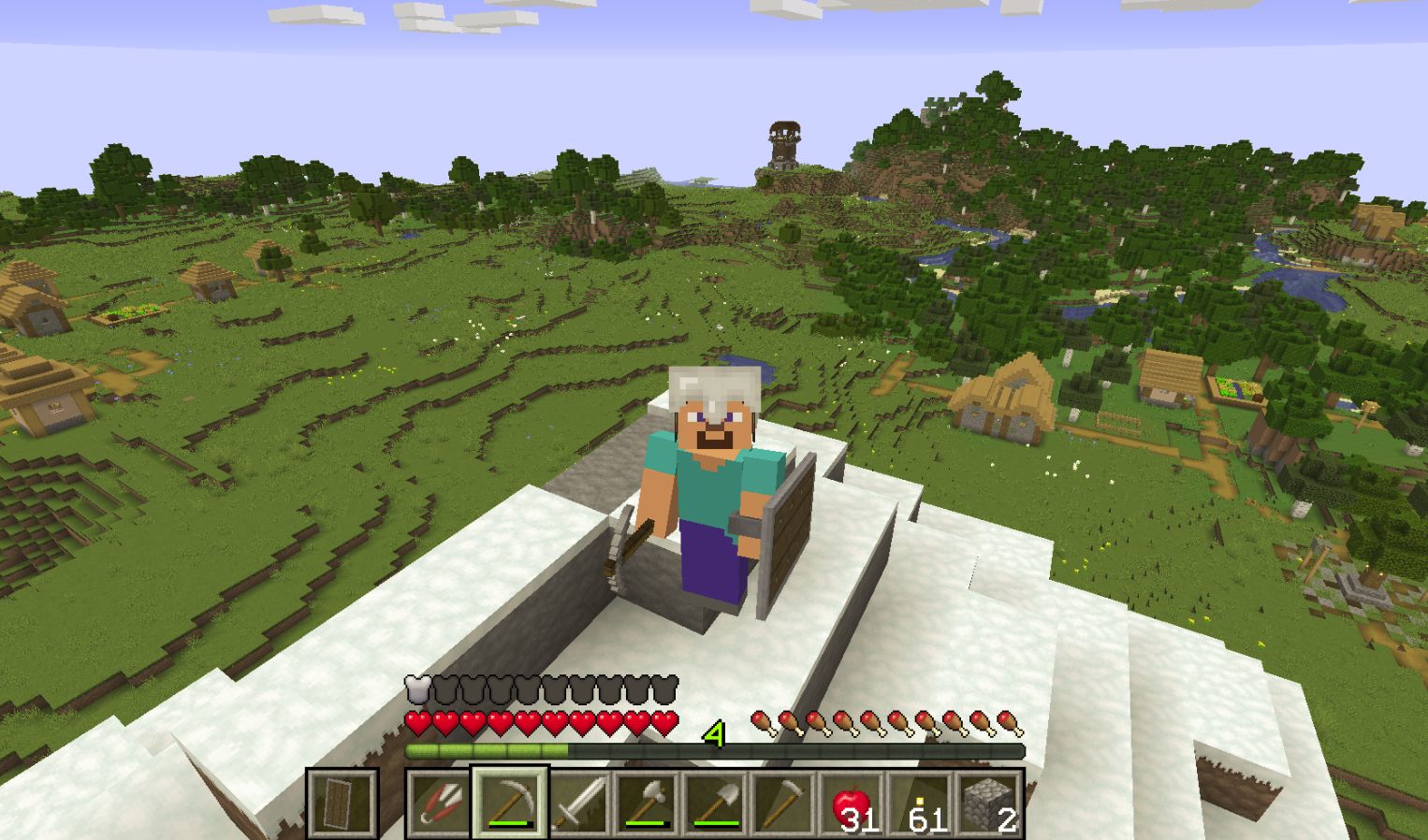Select the iron pickaxe in the hotbar
The height and width of the screenshot is (840, 1428).
[x=510, y=803]
